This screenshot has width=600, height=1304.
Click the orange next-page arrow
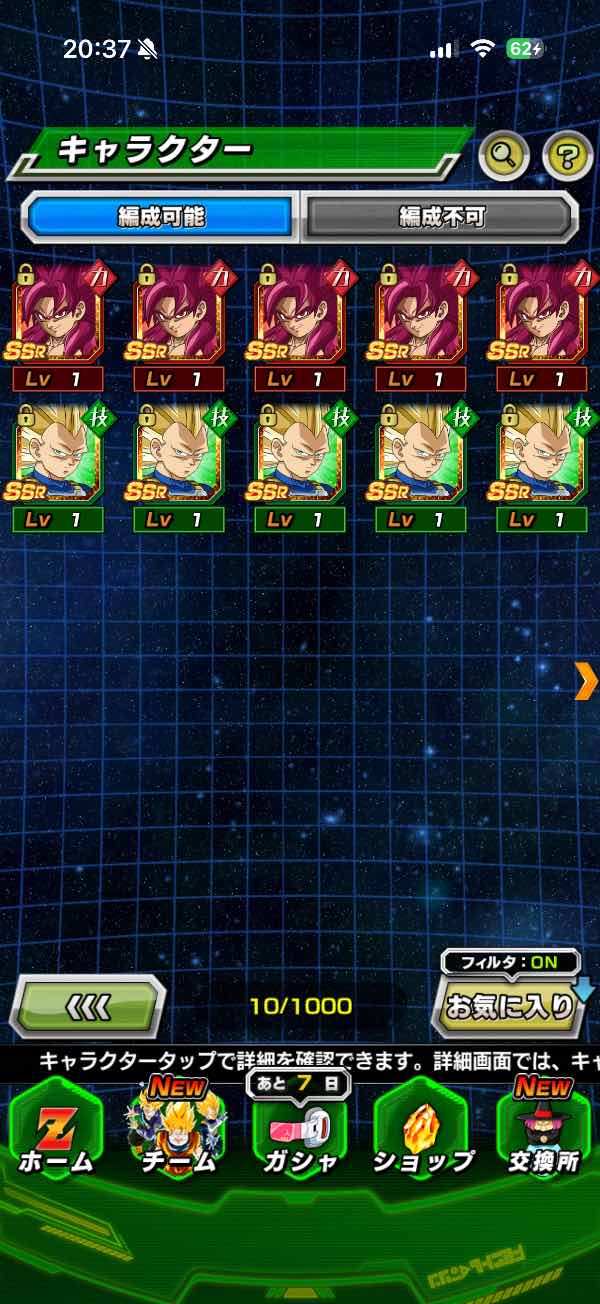[x=587, y=681]
